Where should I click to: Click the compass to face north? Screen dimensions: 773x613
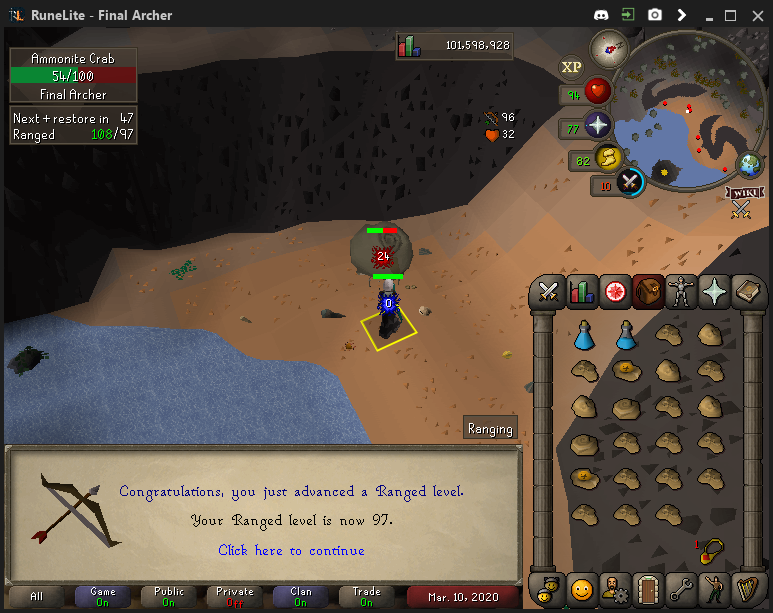pyautogui.click(x=608, y=46)
